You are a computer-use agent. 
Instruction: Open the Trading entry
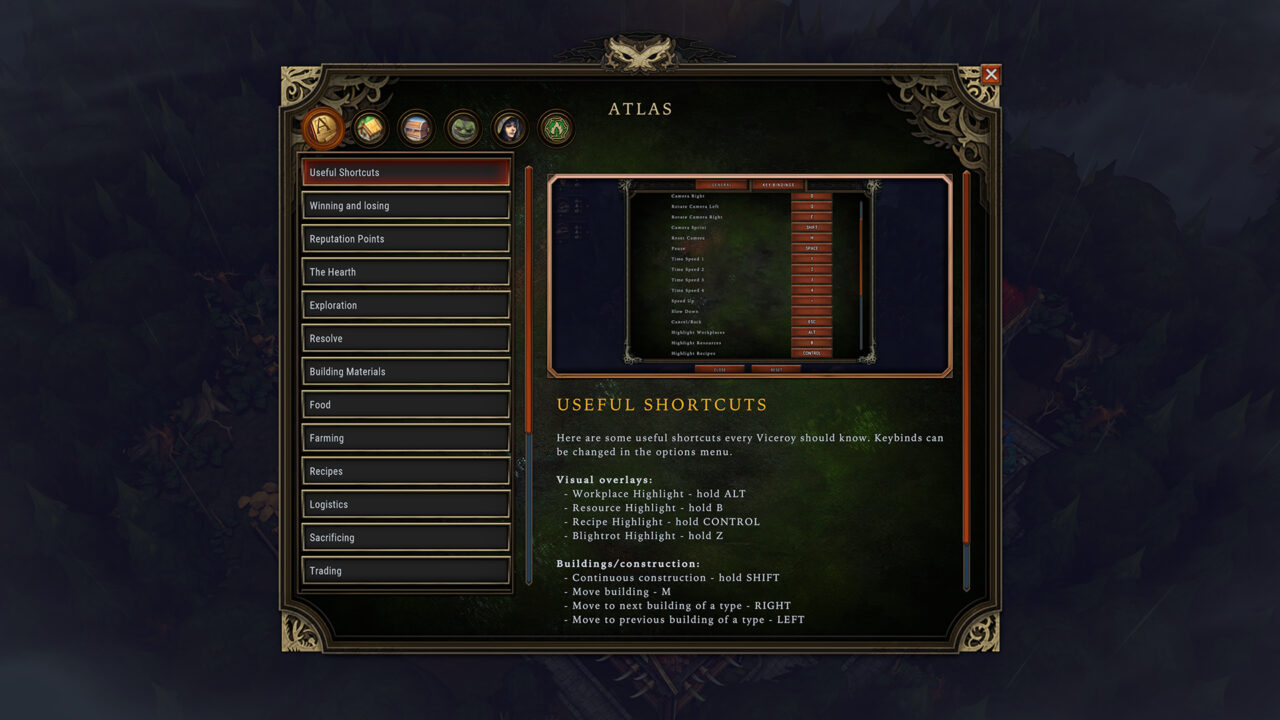pyautogui.click(x=406, y=570)
